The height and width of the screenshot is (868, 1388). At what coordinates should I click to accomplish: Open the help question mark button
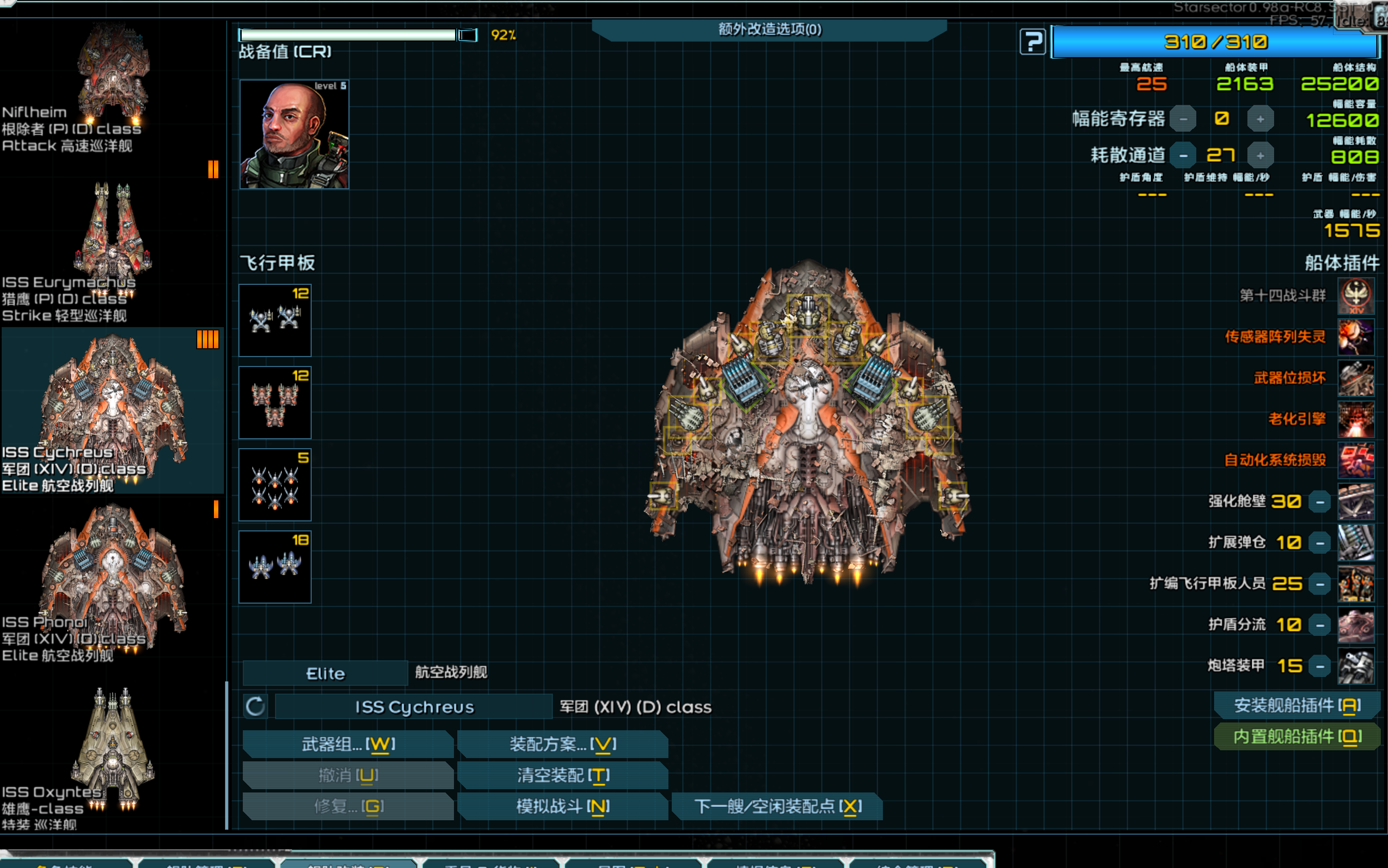pyautogui.click(x=1032, y=42)
